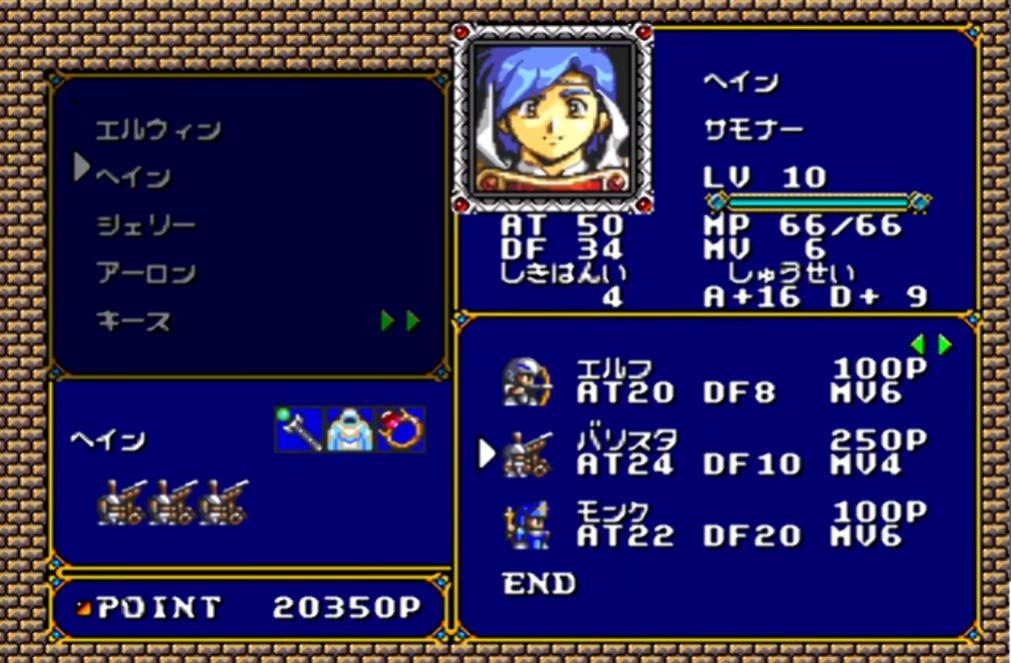The height and width of the screenshot is (663, 1011).
Task: Pick アーロン from the commander list
Action: [x=146, y=273]
